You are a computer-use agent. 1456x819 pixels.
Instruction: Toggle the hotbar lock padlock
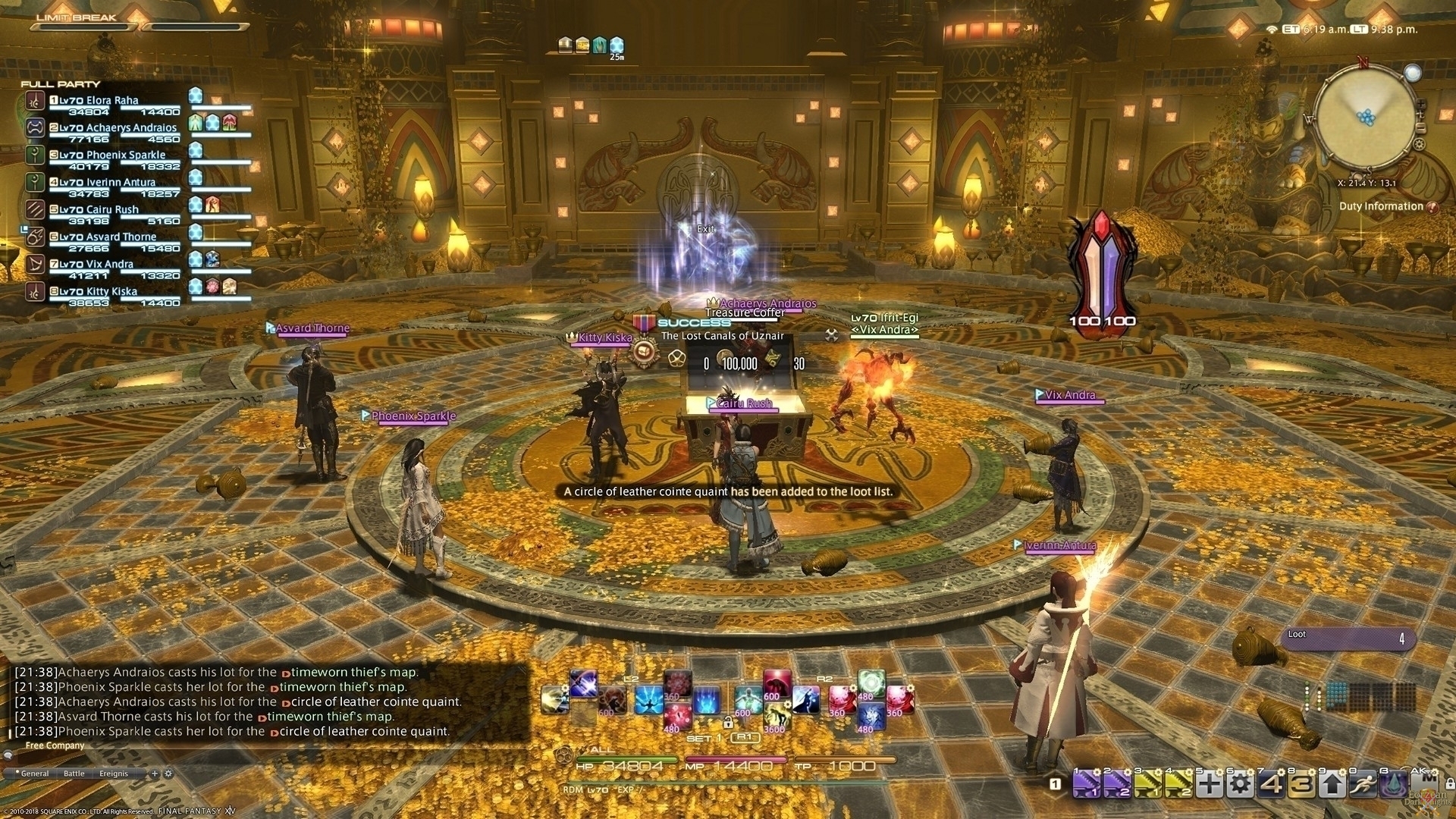point(1449,783)
